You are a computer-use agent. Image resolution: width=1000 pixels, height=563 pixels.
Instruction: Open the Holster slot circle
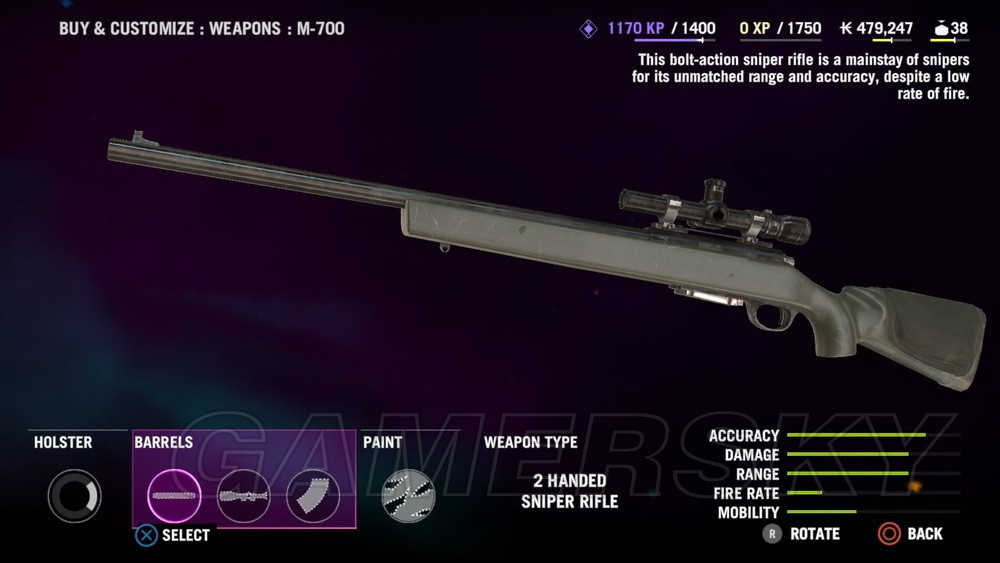point(74,495)
